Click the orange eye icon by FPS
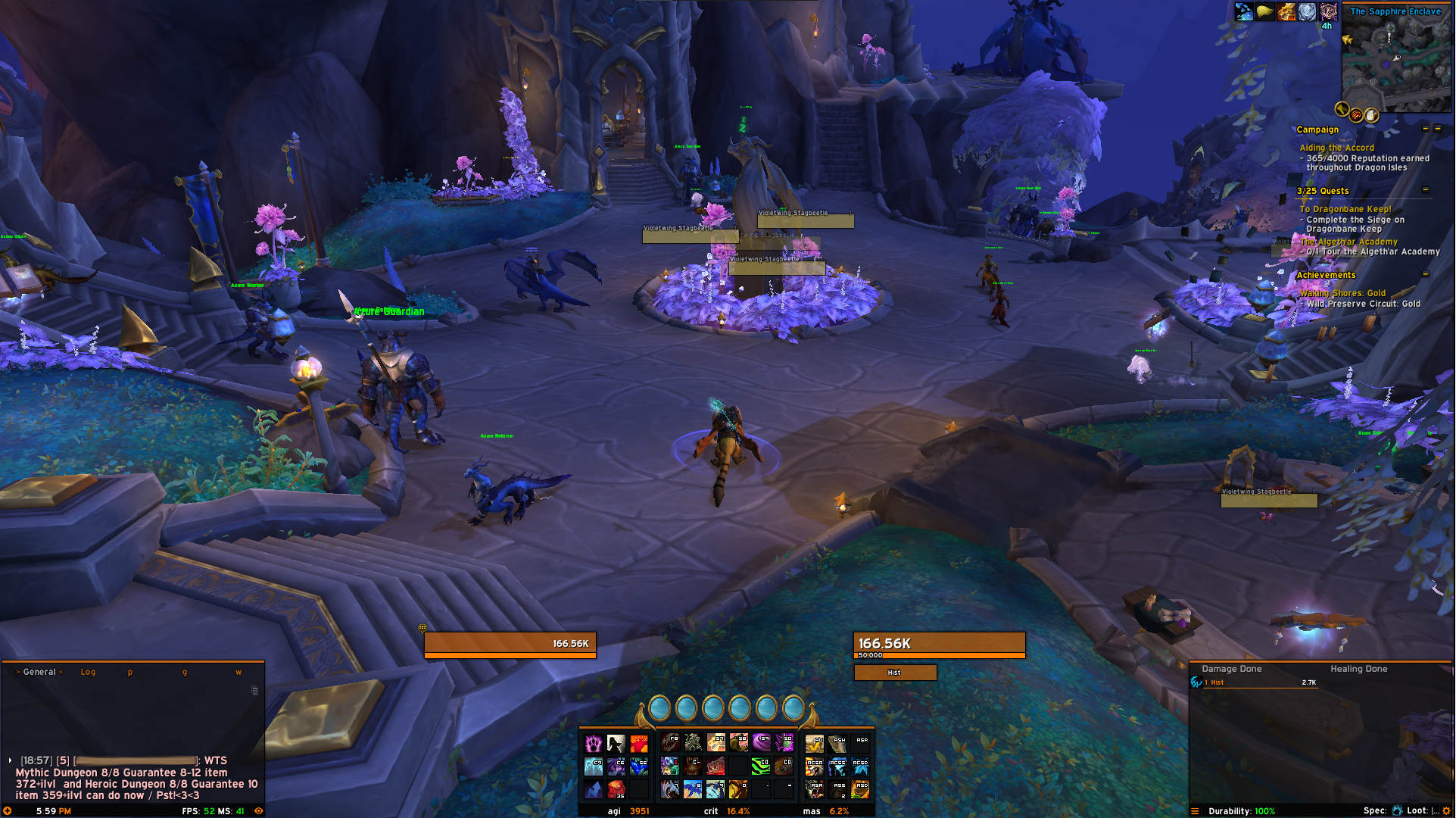 [x=259, y=810]
